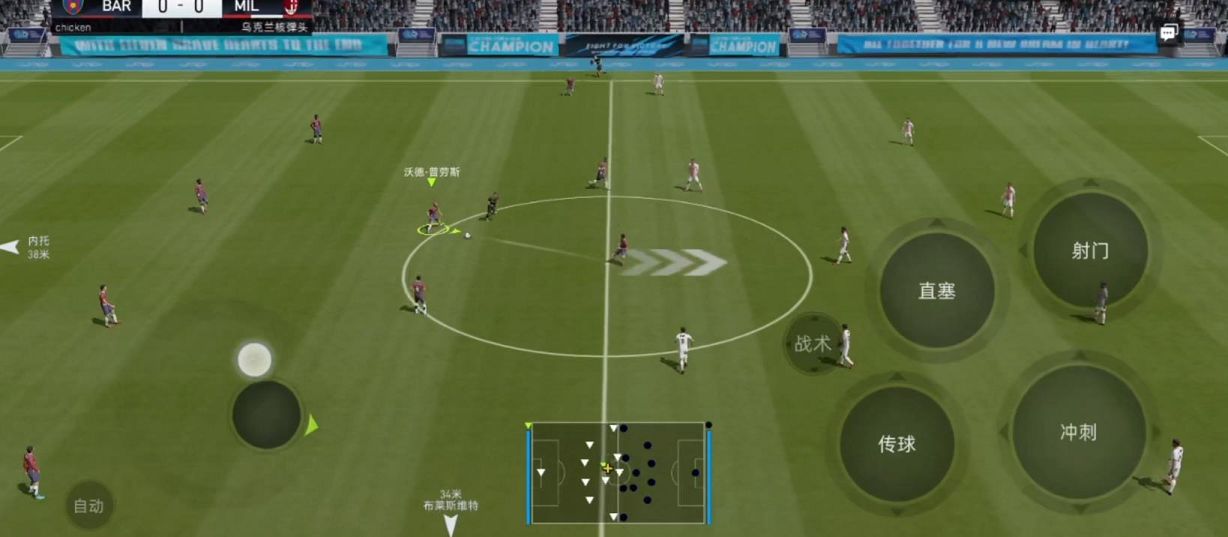The image size is (1228, 537).
Task: Activate the 冲刺 sprint button
Action: click(x=1078, y=432)
